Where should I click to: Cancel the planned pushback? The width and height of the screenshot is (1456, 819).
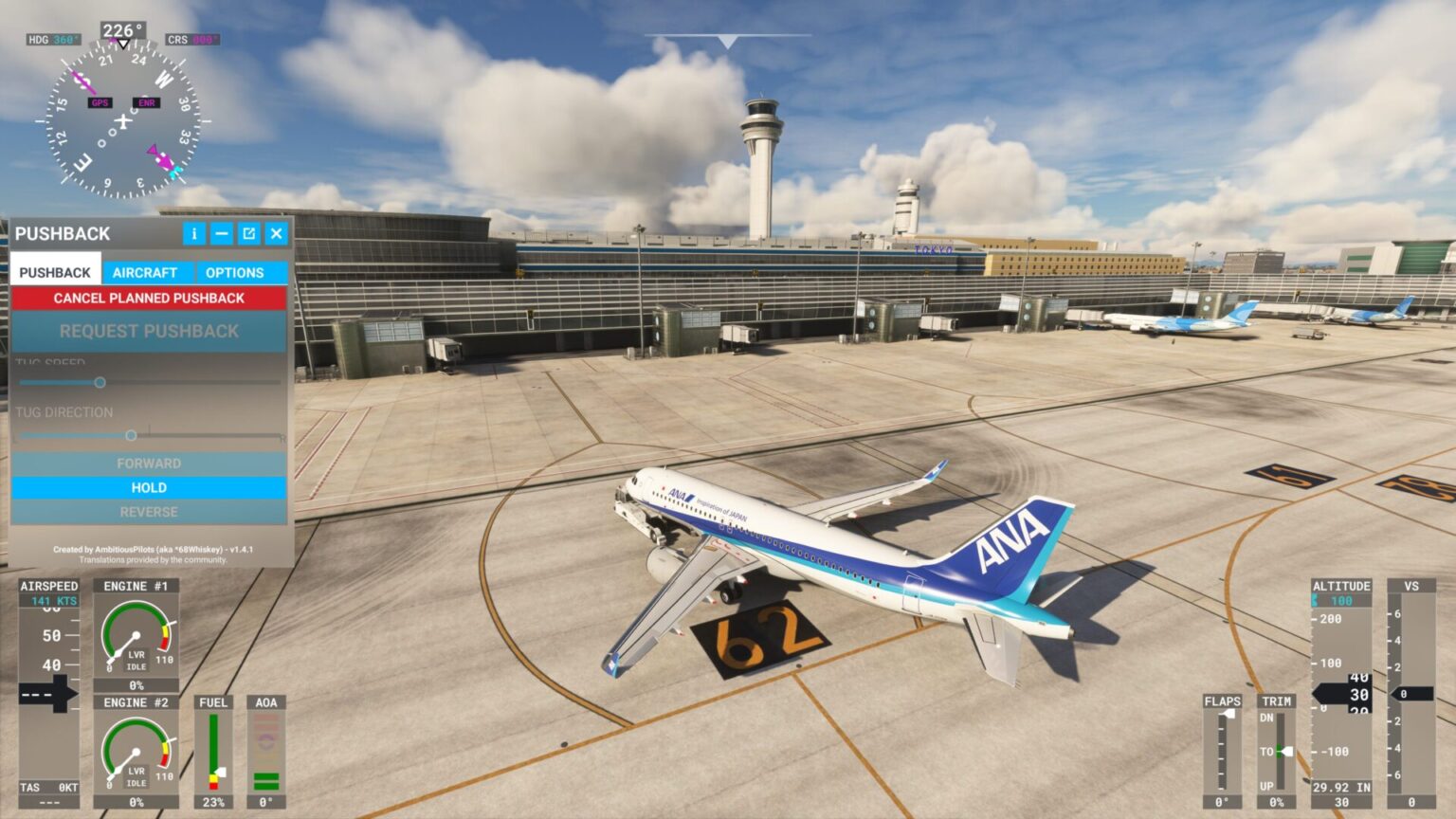point(149,298)
